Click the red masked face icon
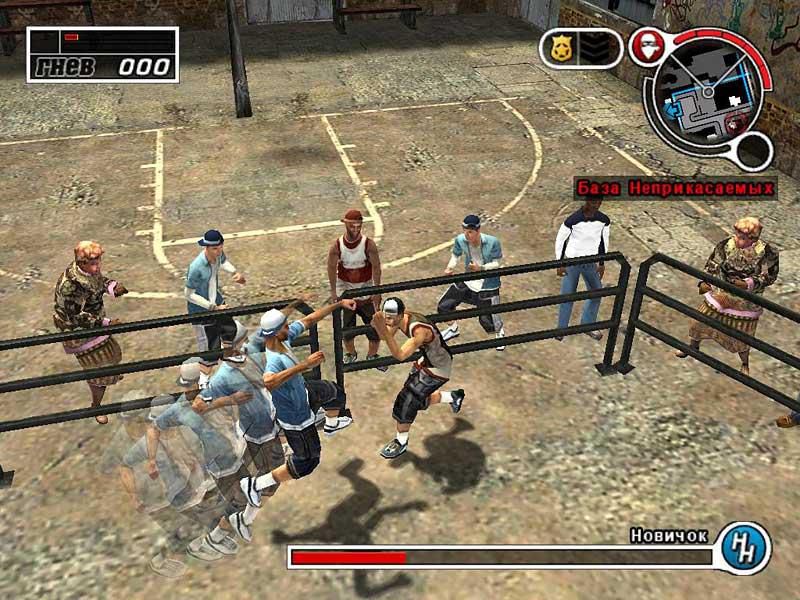The width and height of the screenshot is (800, 600). click(x=646, y=46)
